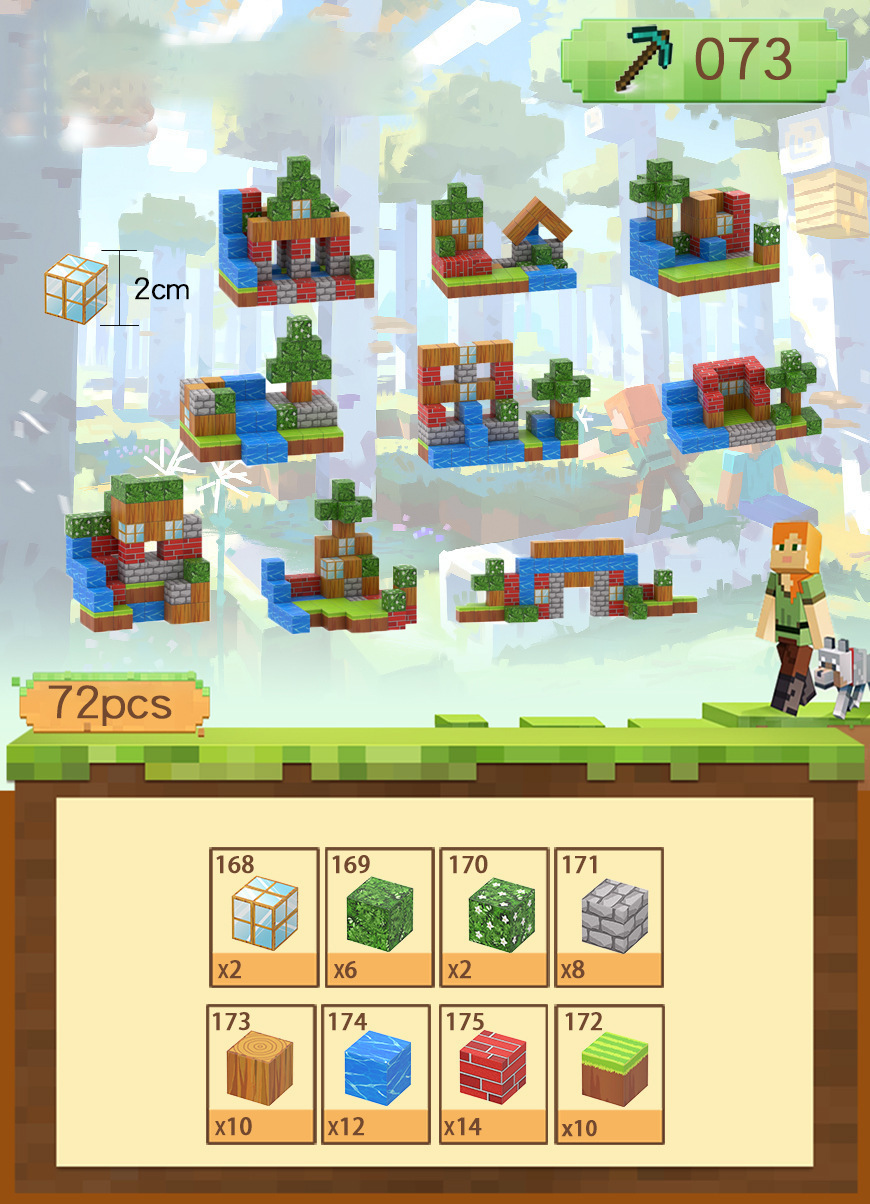Image resolution: width=870 pixels, height=1204 pixels.
Task: Choose the green leaves block slot 169
Action: (x=379, y=917)
